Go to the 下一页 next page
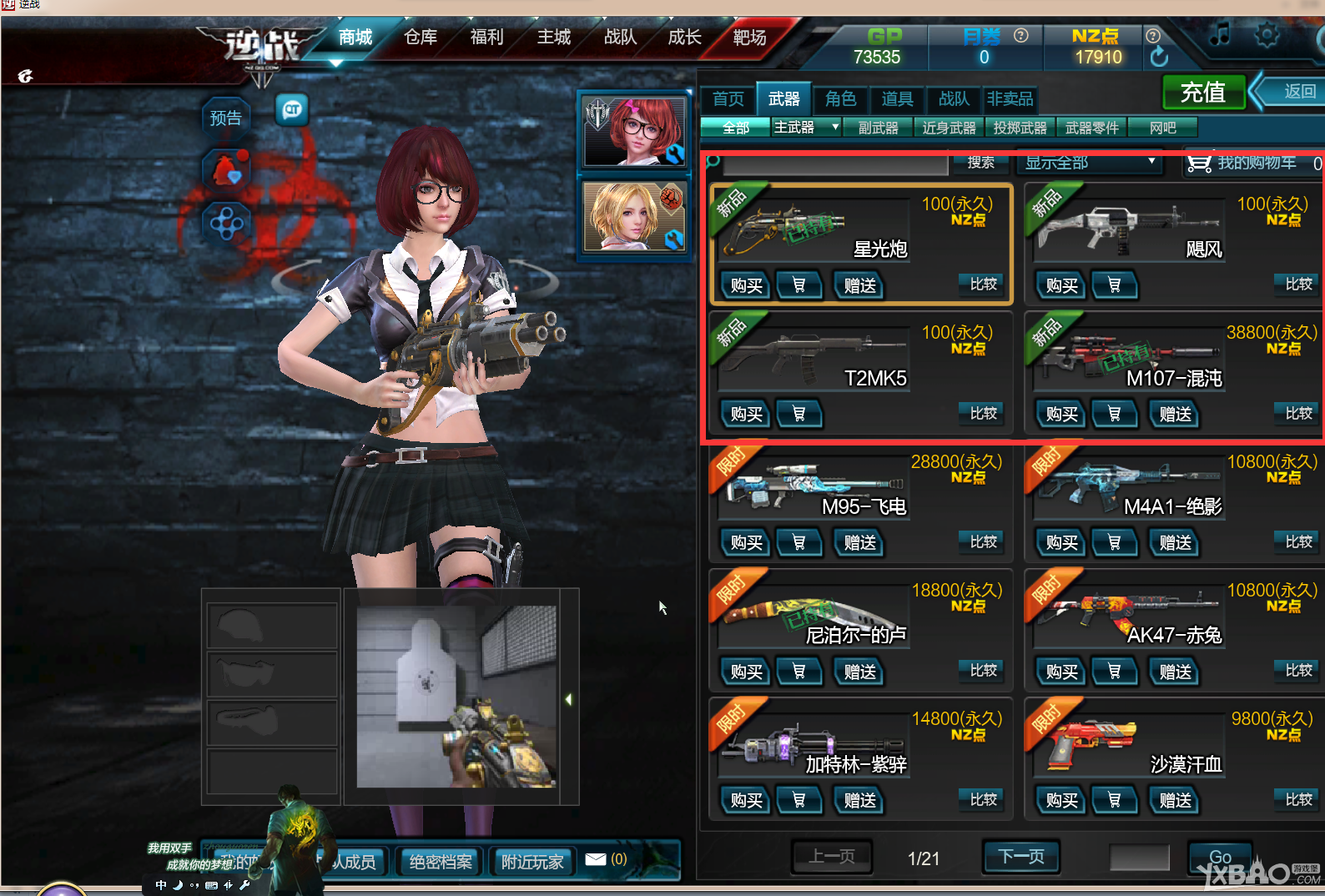The image size is (1325, 896). coord(1020,857)
